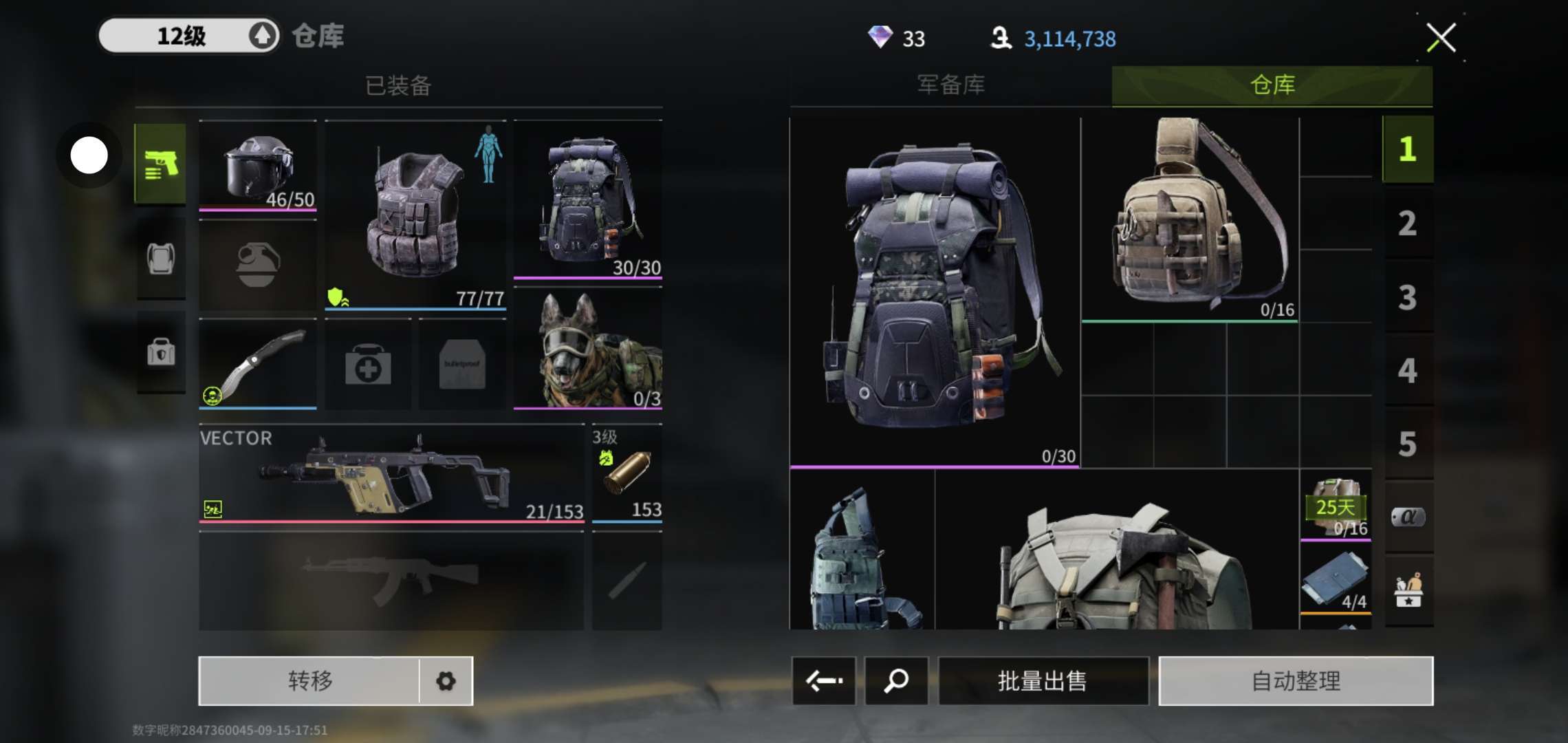Image resolution: width=1568 pixels, height=743 pixels.
Task: Open warehouse page 5
Action: point(1407,444)
